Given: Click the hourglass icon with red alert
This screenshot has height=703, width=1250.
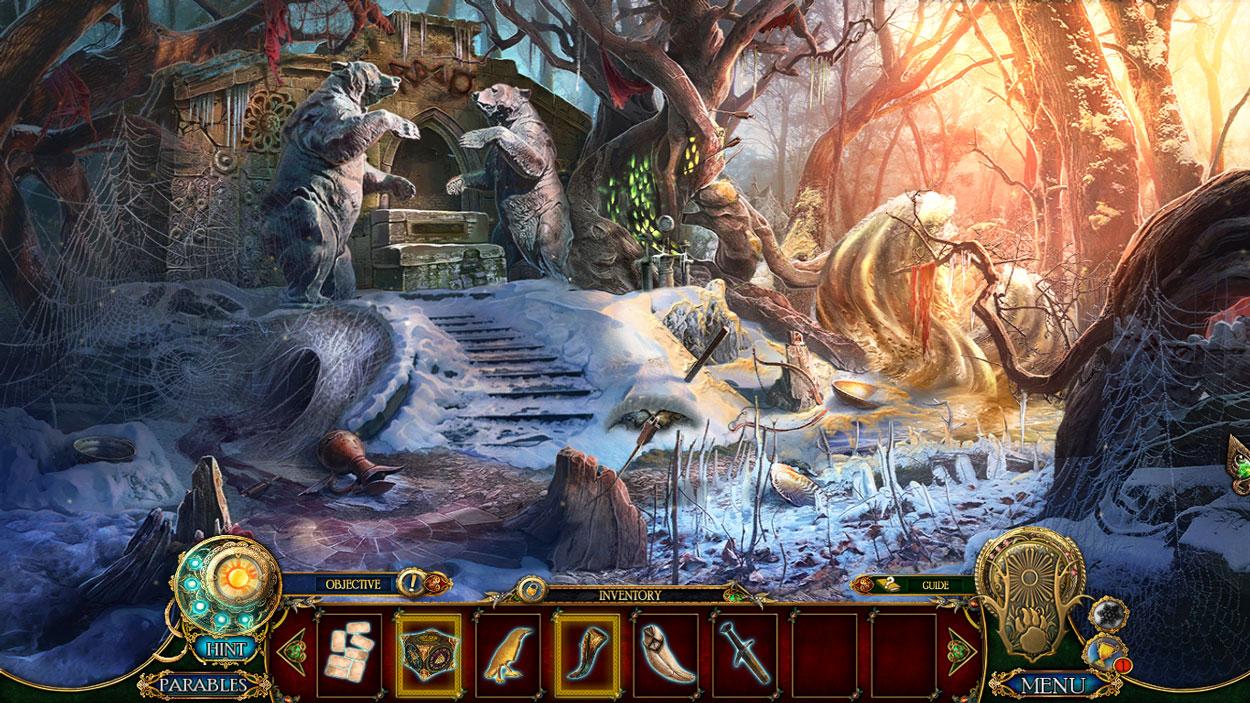Looking at the screenshot, I should 1107,654.
